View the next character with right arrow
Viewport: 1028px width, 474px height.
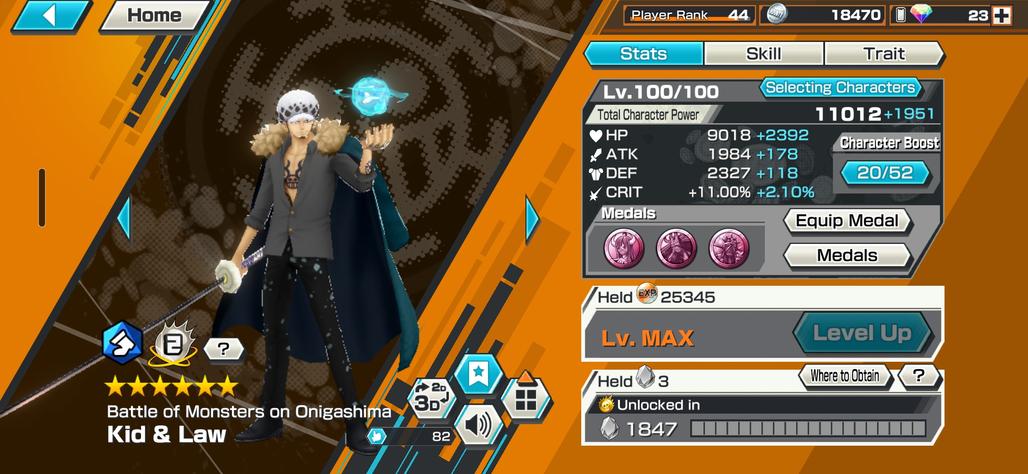532,218
